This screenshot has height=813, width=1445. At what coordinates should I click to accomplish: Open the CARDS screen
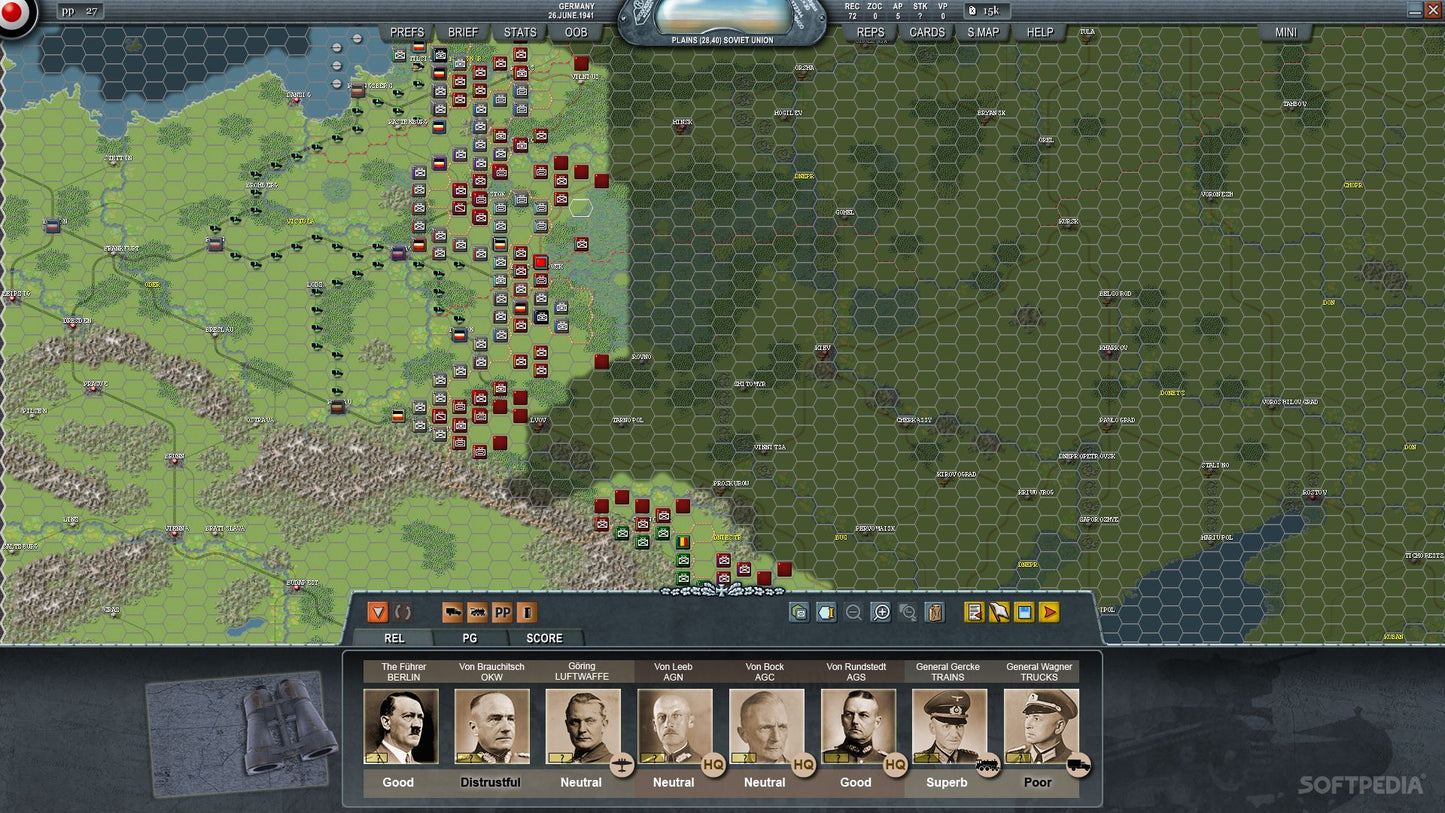[x=926, y=32]
